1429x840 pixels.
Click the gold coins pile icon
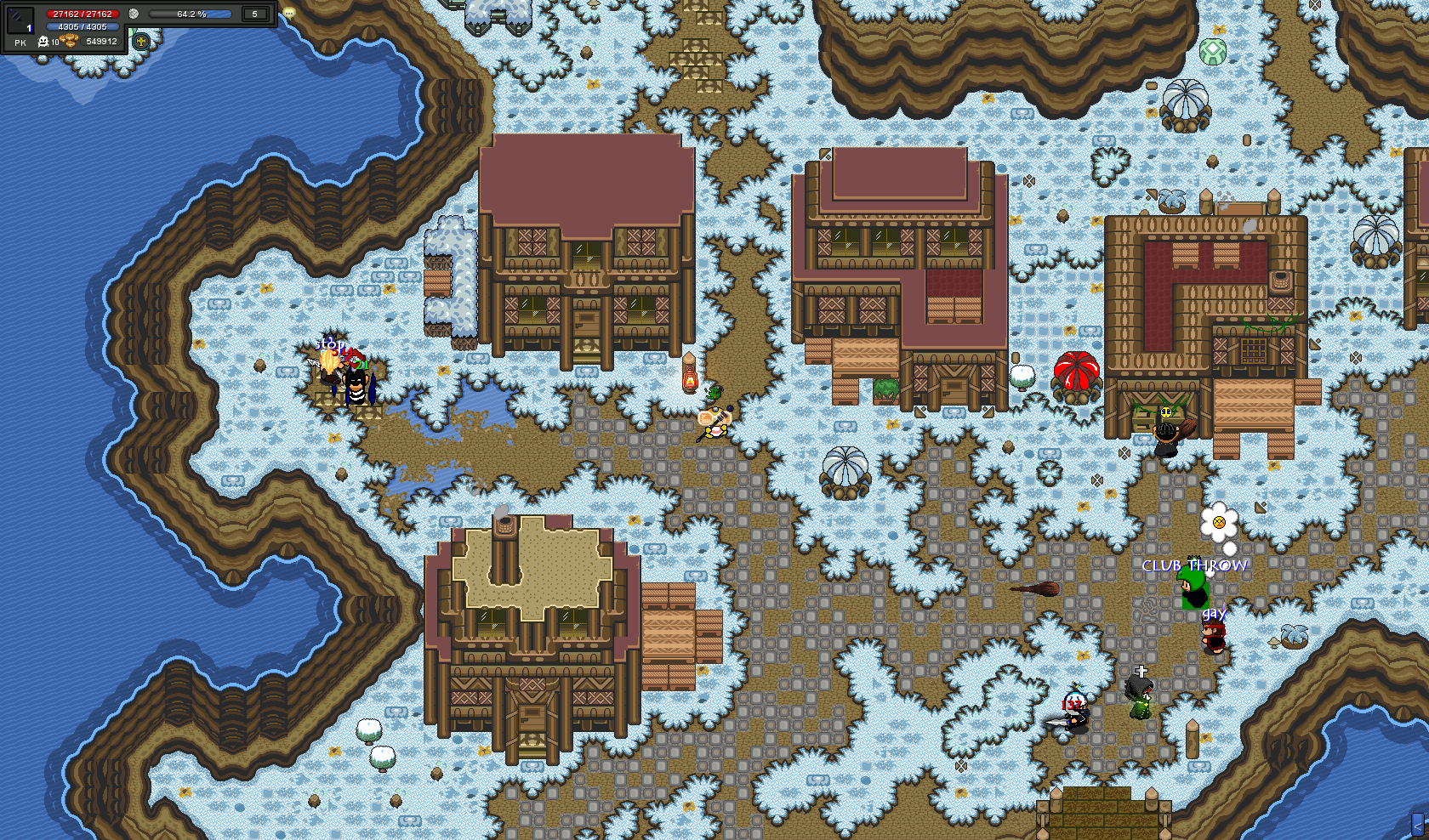(70, 41)
